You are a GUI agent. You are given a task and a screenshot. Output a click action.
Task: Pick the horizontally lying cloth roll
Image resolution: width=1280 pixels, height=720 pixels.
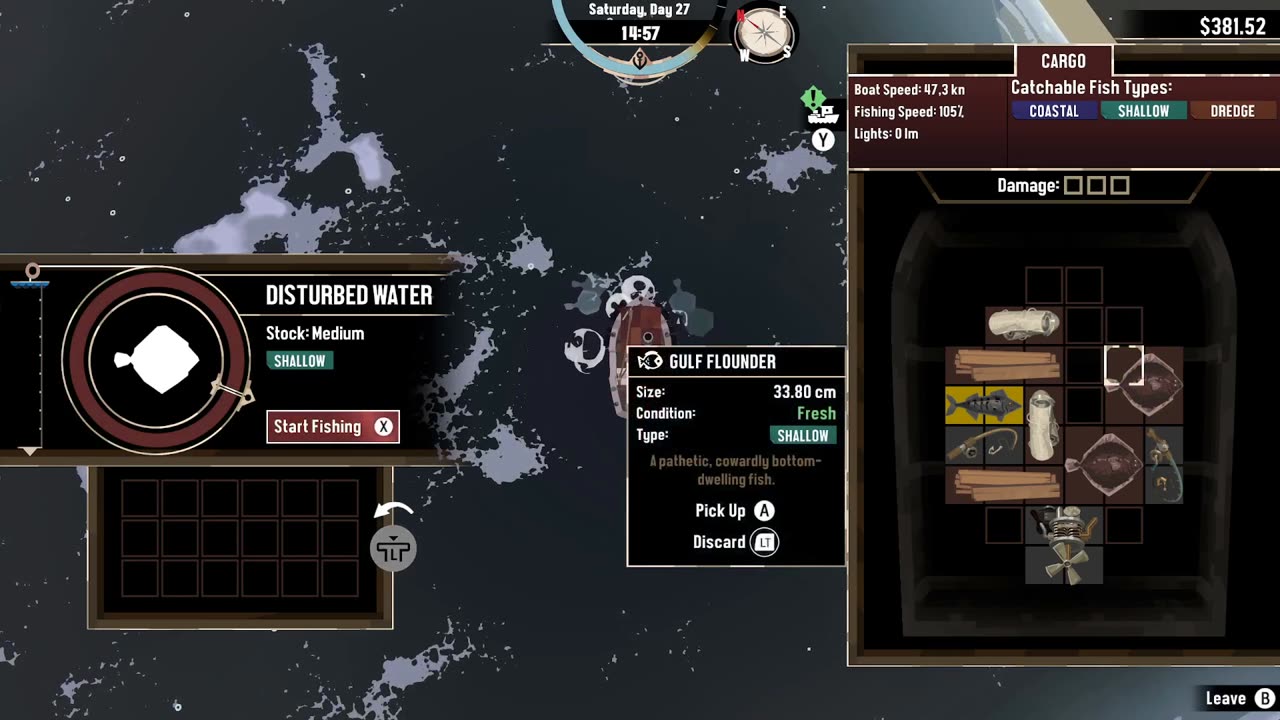[x=1023, y=325]
